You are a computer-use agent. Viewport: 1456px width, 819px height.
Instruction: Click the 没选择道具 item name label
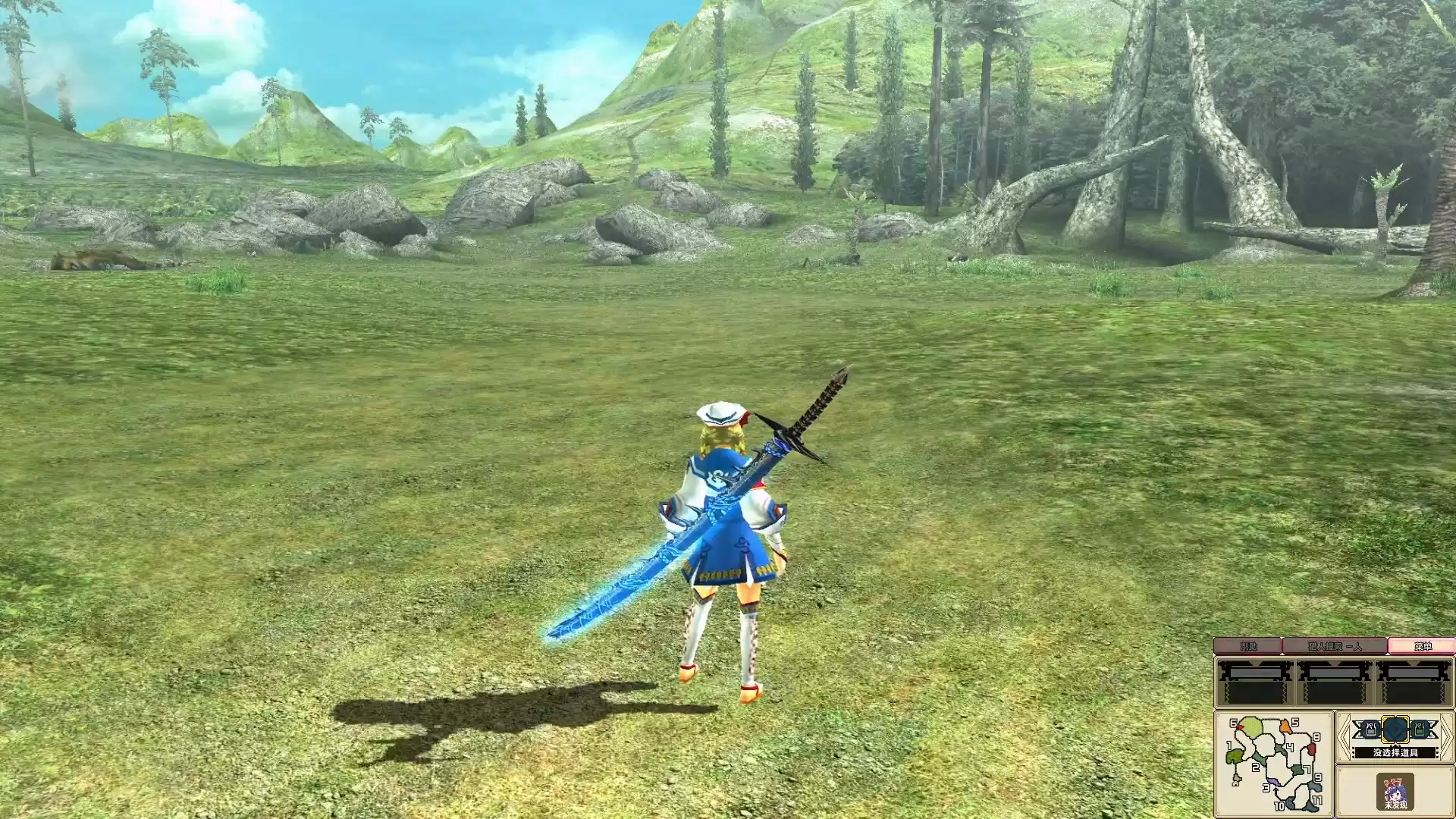click(x=1396, y=752)
